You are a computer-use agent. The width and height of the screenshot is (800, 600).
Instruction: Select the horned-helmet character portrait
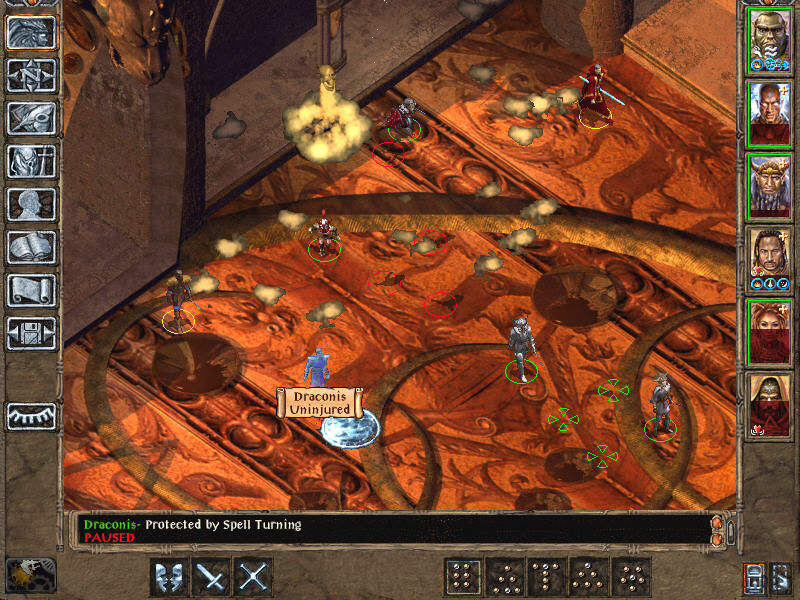[x=770, y=183]
